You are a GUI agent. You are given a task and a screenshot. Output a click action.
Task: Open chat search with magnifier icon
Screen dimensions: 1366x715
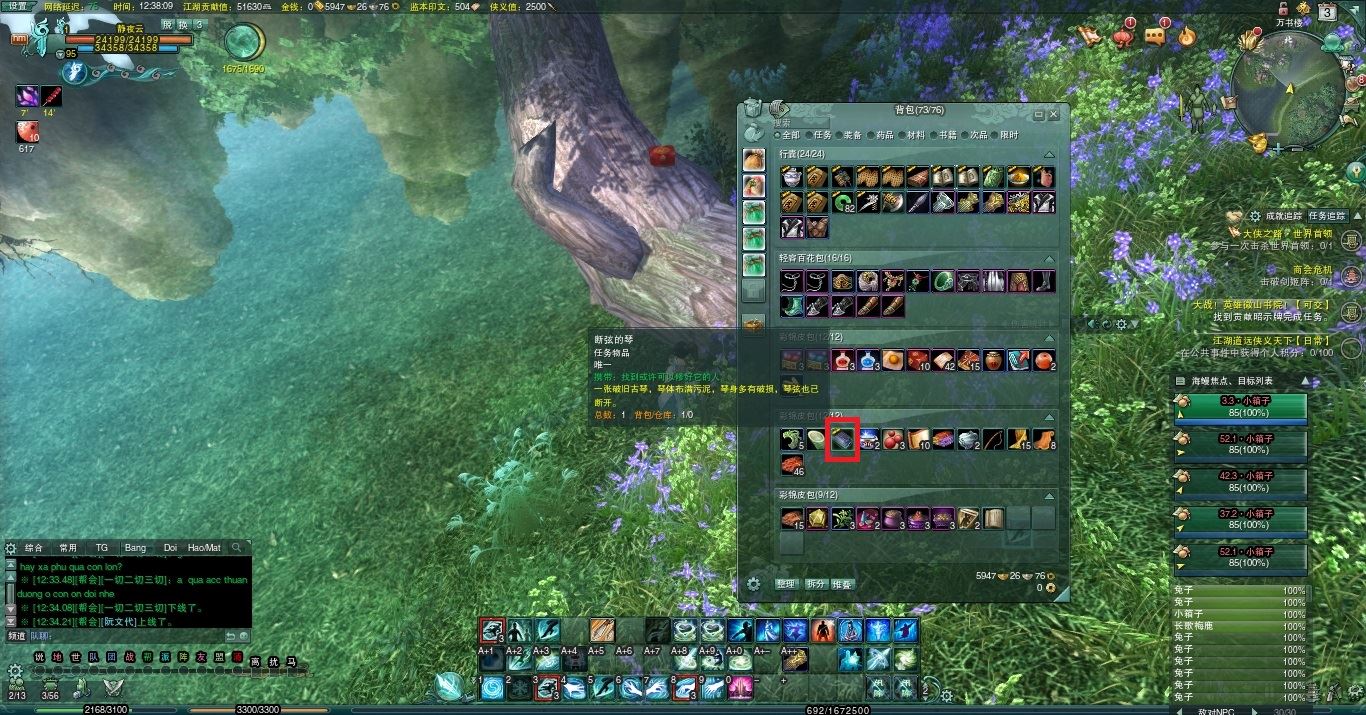(x=237, y=548)
